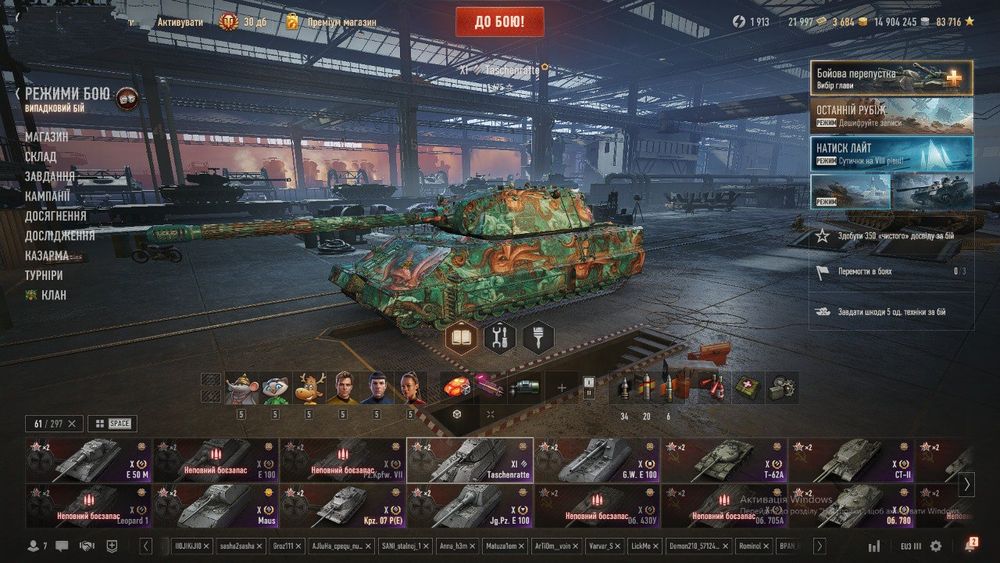The width and height of the screenshot is (1000, 563).
Task: Change the РЕЖИМИ БОЮ battle mode selector
Action: pos(70,98)
